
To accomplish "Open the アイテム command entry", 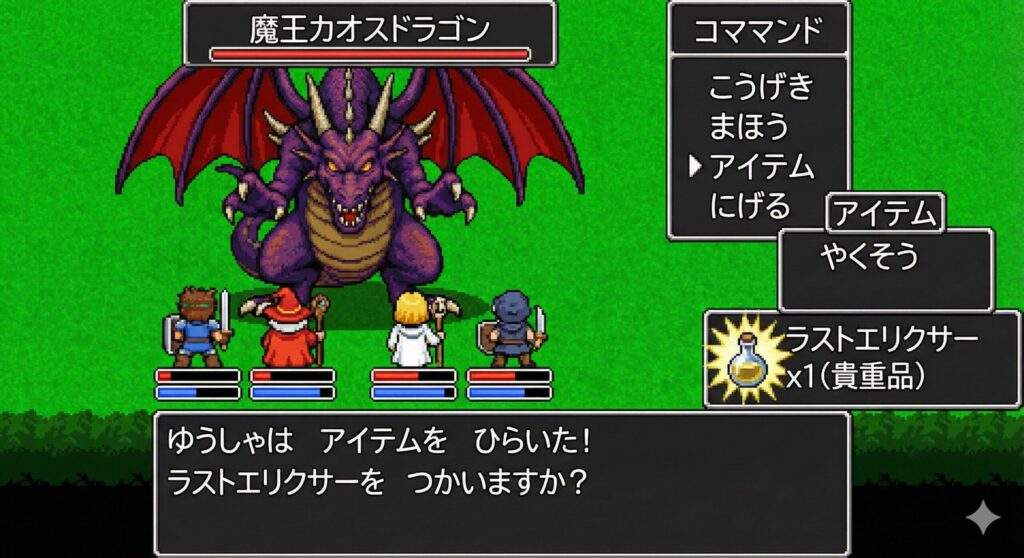I will pyautogui.click(x=761, y=167).
